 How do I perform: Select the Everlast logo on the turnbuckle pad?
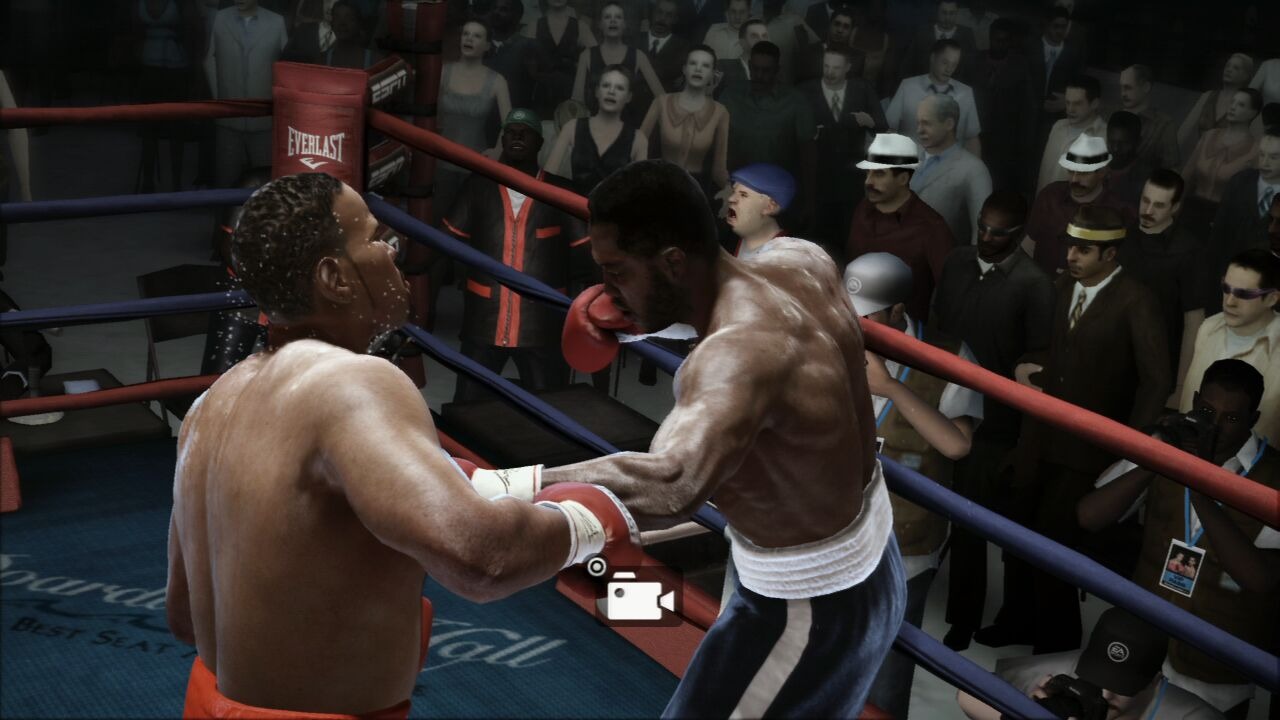[x=315, y=142]
